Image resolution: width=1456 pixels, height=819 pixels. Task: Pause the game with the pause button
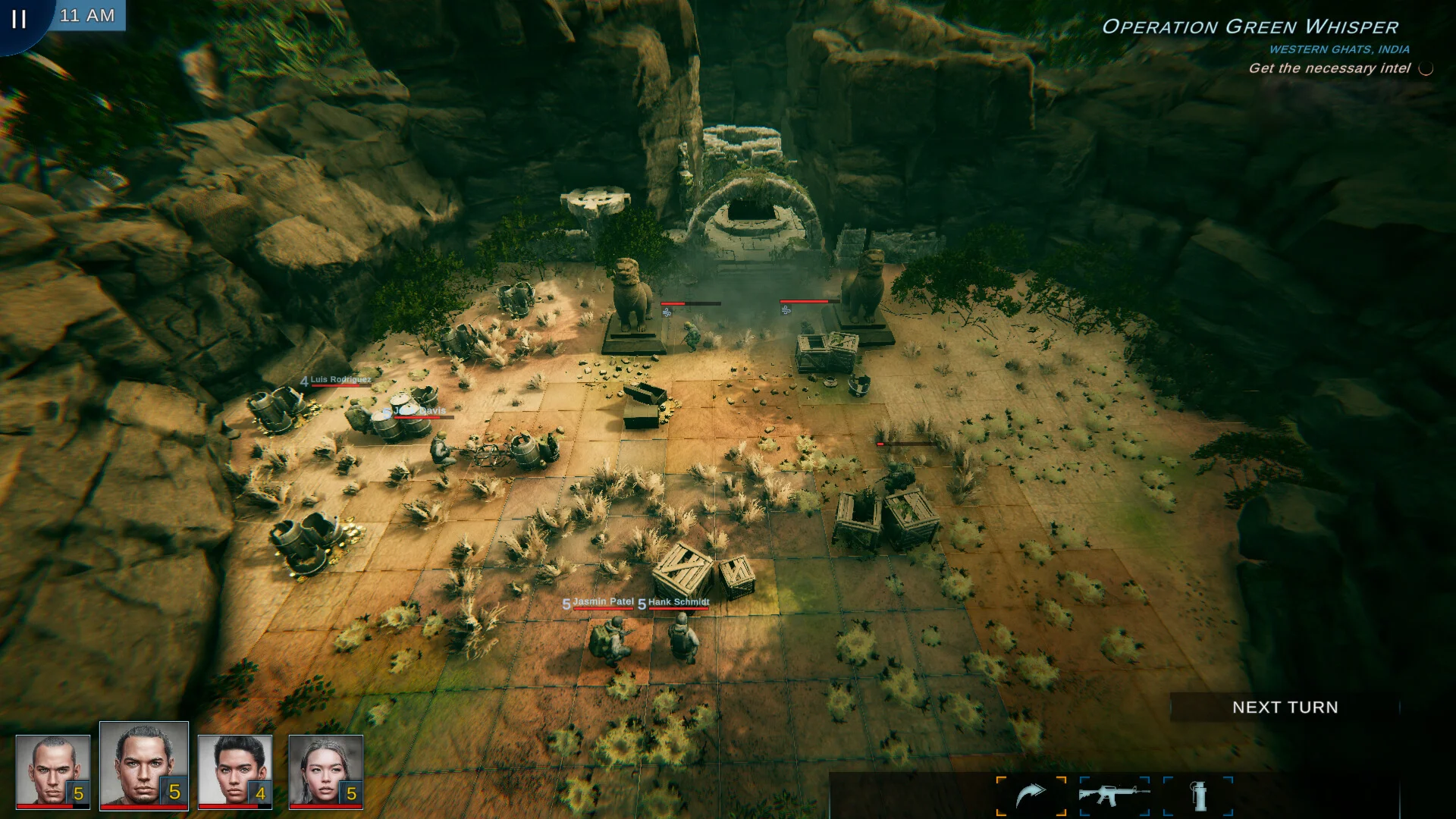(x=19, y=19)
